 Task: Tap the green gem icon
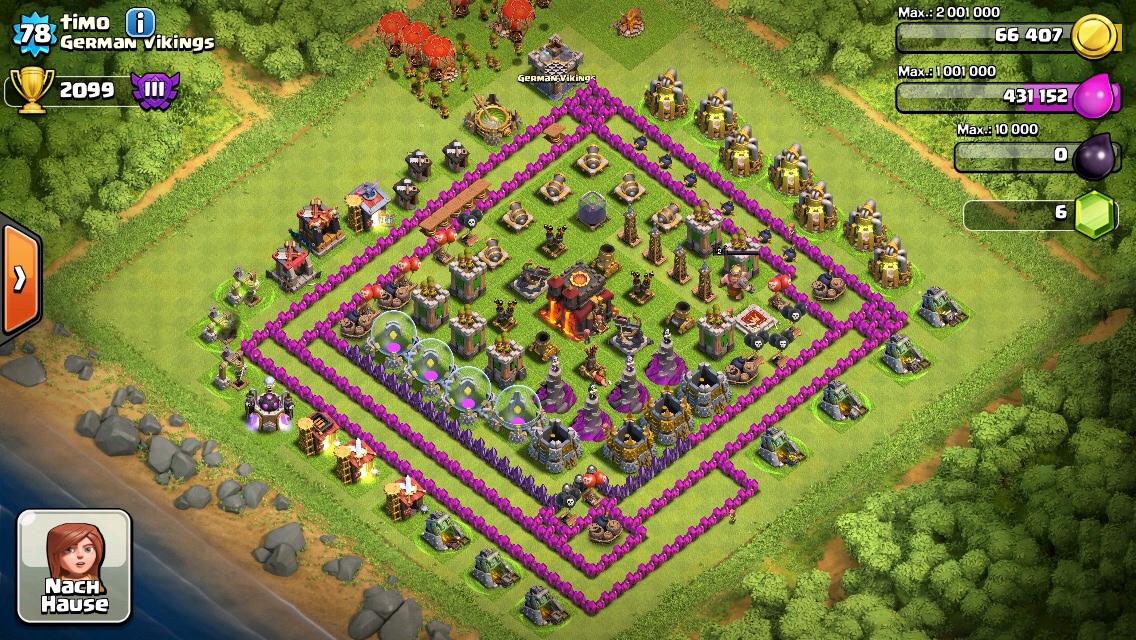point(1095,214)
